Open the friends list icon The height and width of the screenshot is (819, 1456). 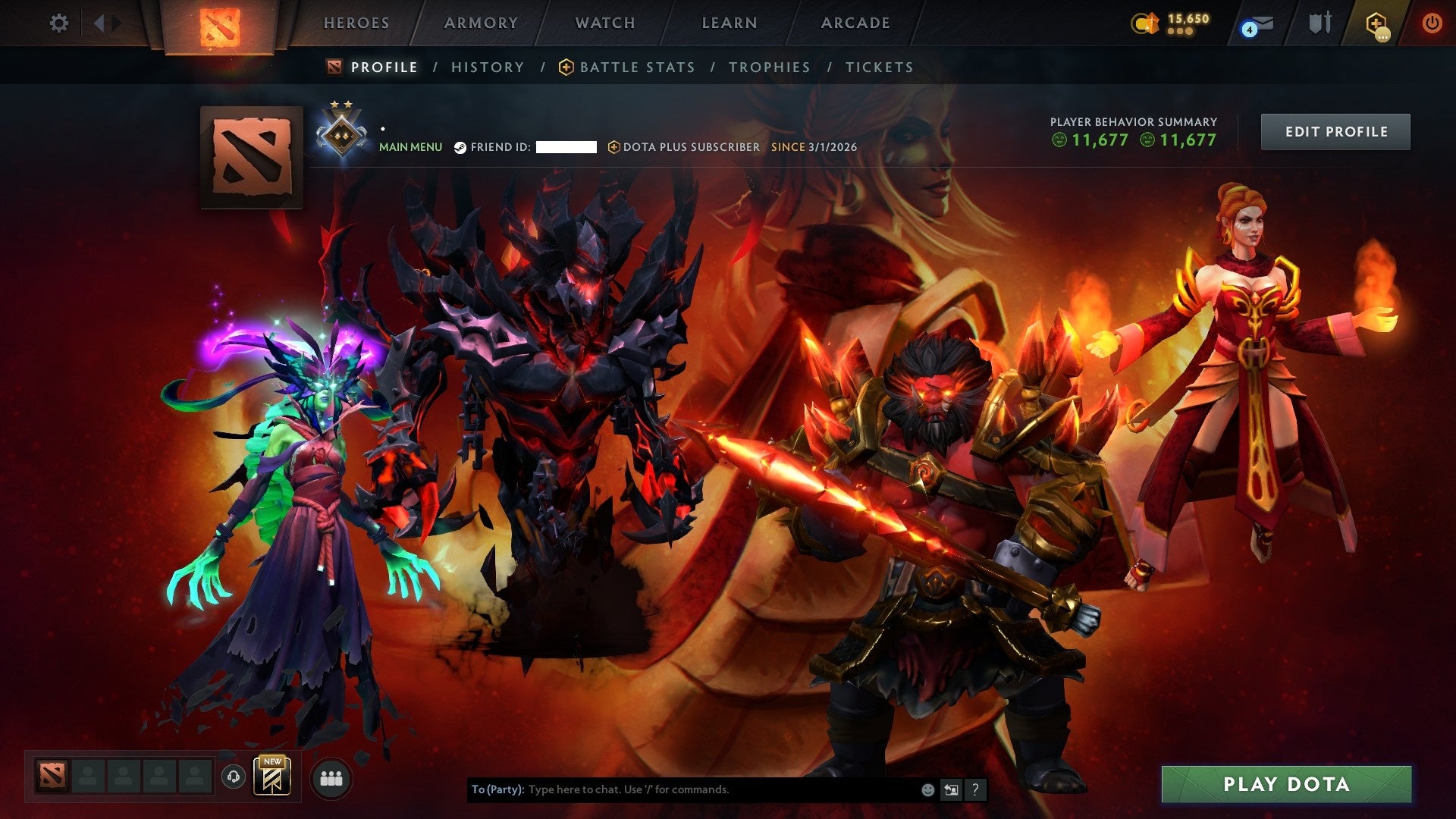pos(331,777)
